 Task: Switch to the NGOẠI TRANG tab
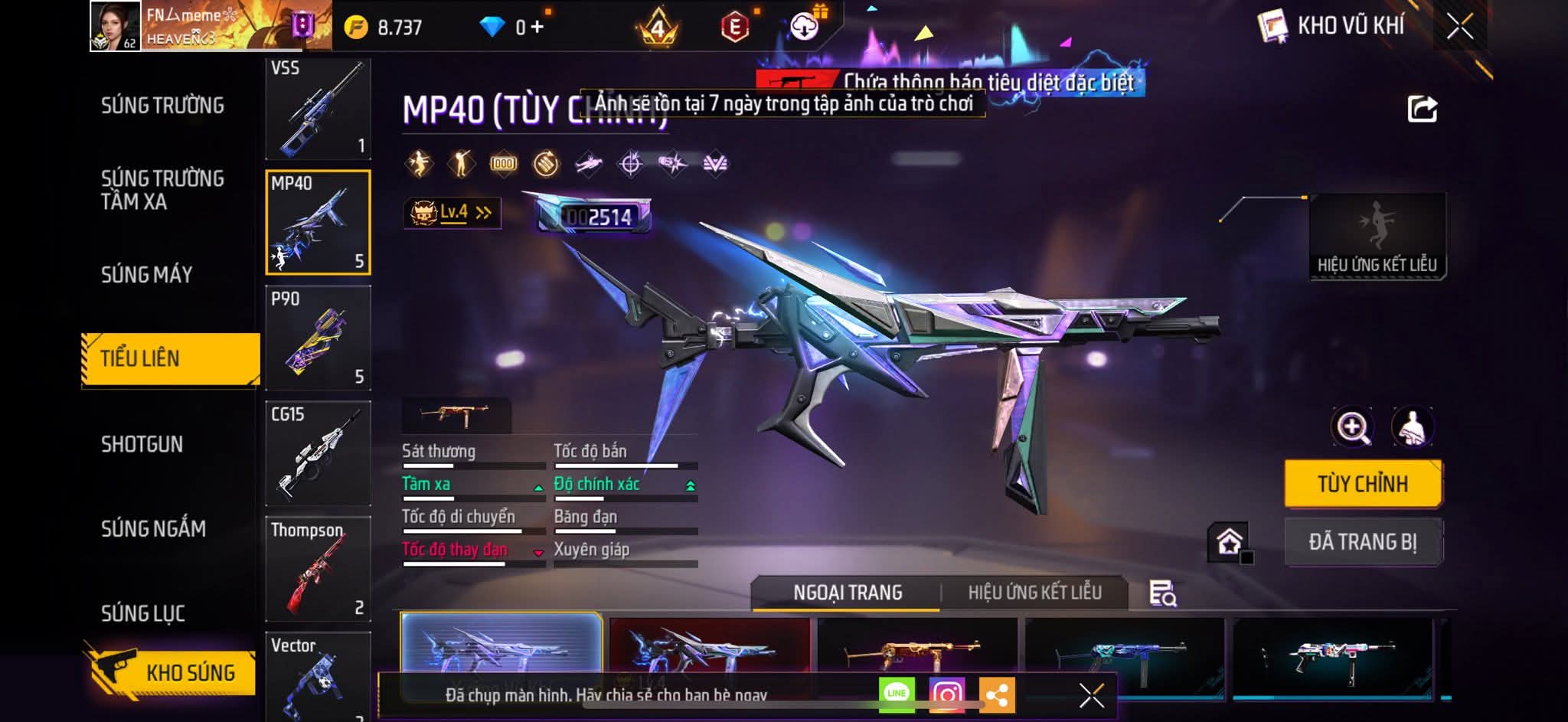click(x=848, y=593)
